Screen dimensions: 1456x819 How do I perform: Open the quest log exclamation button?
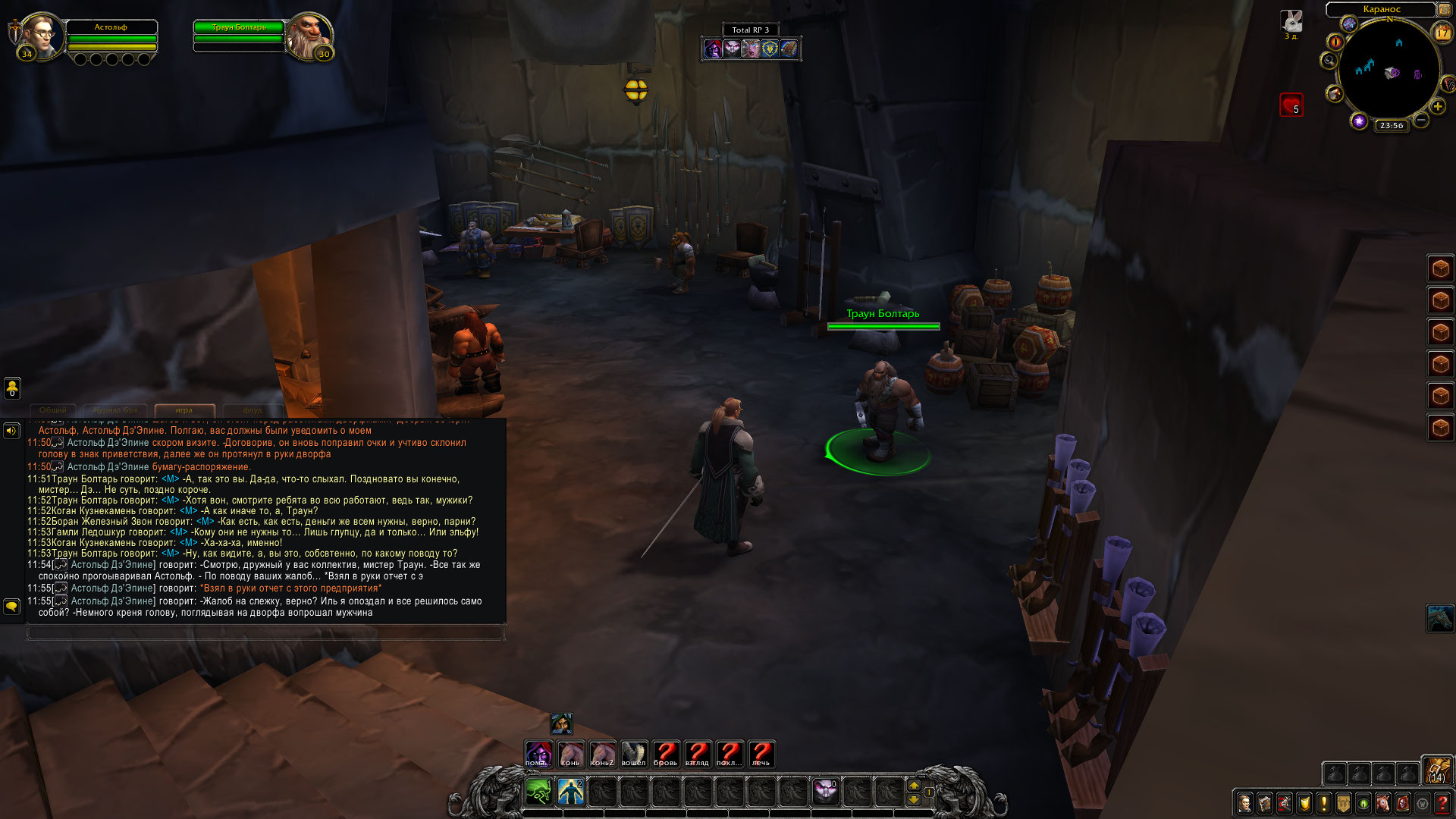pos(1323,803)
